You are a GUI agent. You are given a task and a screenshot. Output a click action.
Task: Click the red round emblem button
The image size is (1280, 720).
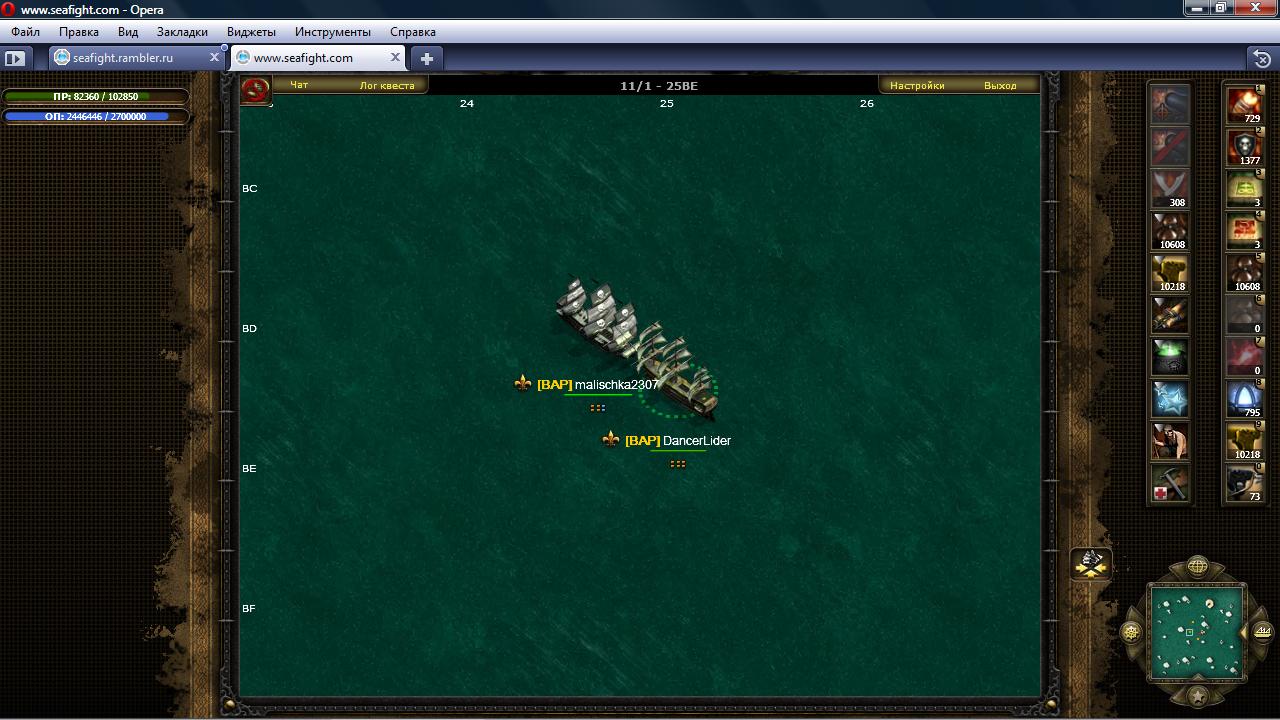tap(256, 90)
